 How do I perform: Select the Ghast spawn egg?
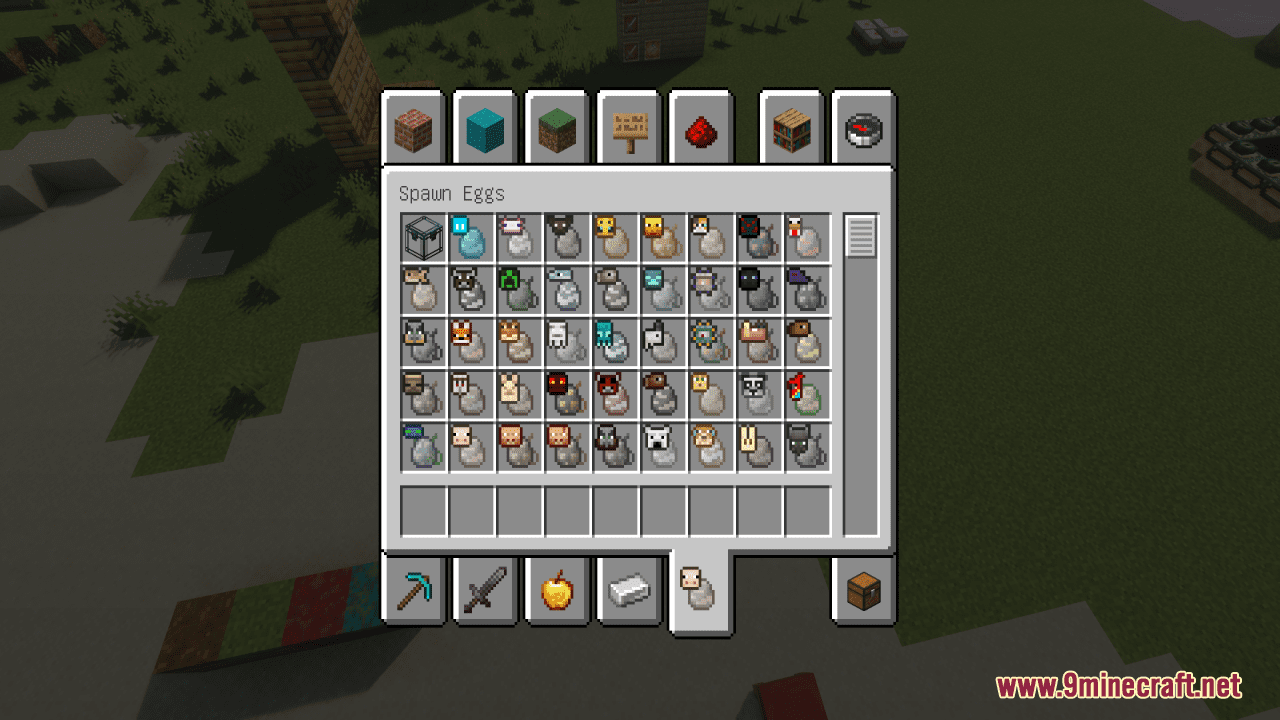click(x=567, y=342)
